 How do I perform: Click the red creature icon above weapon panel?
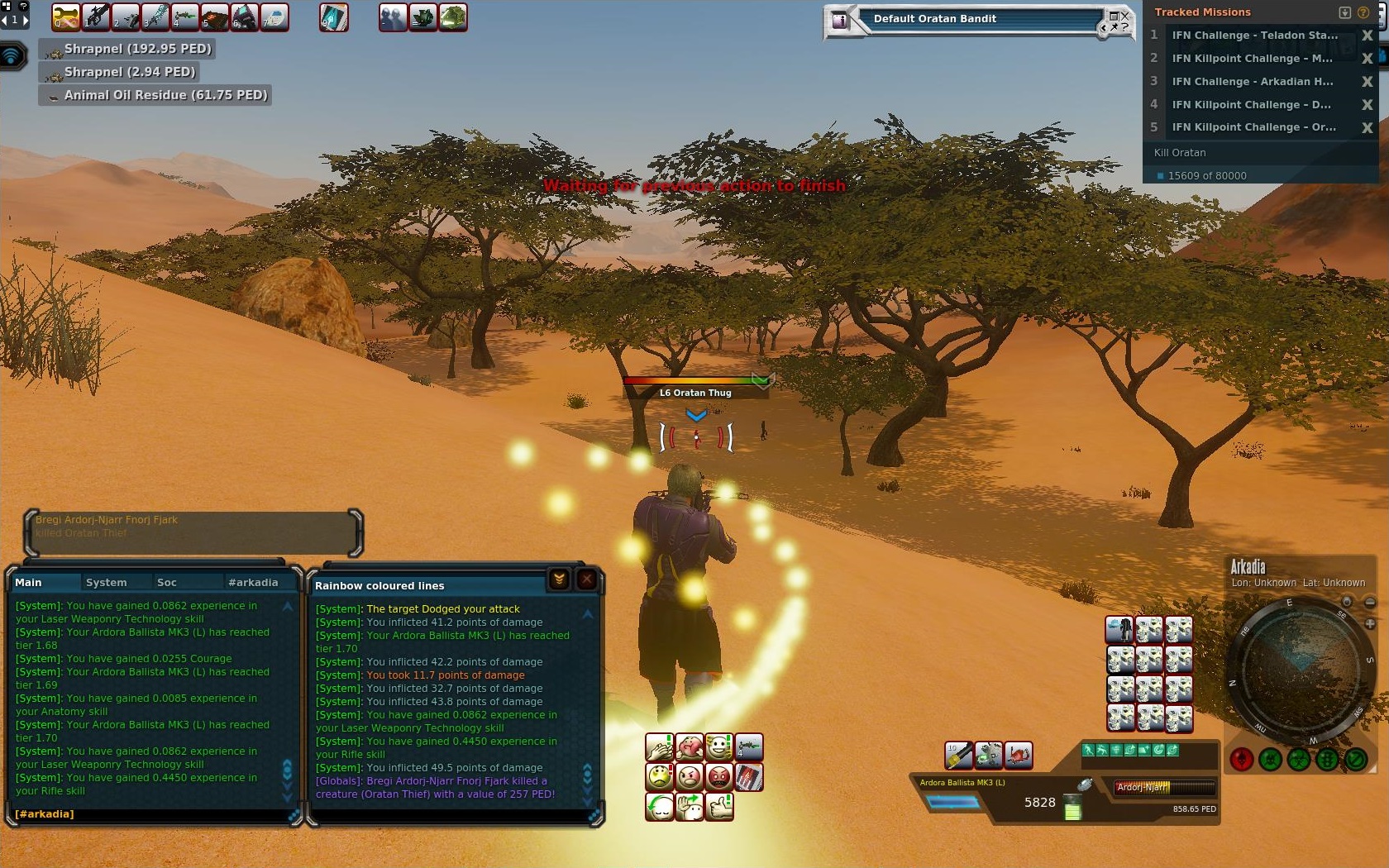tap(1019, 754)
